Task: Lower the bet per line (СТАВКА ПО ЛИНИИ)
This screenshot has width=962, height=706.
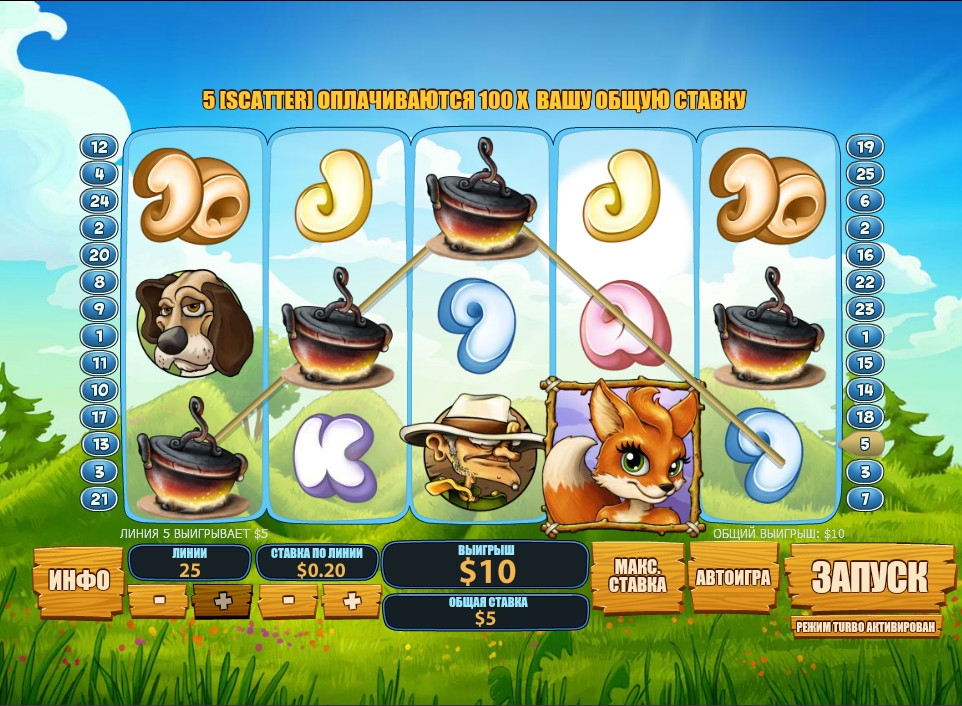Action: (x=287, y=600)
